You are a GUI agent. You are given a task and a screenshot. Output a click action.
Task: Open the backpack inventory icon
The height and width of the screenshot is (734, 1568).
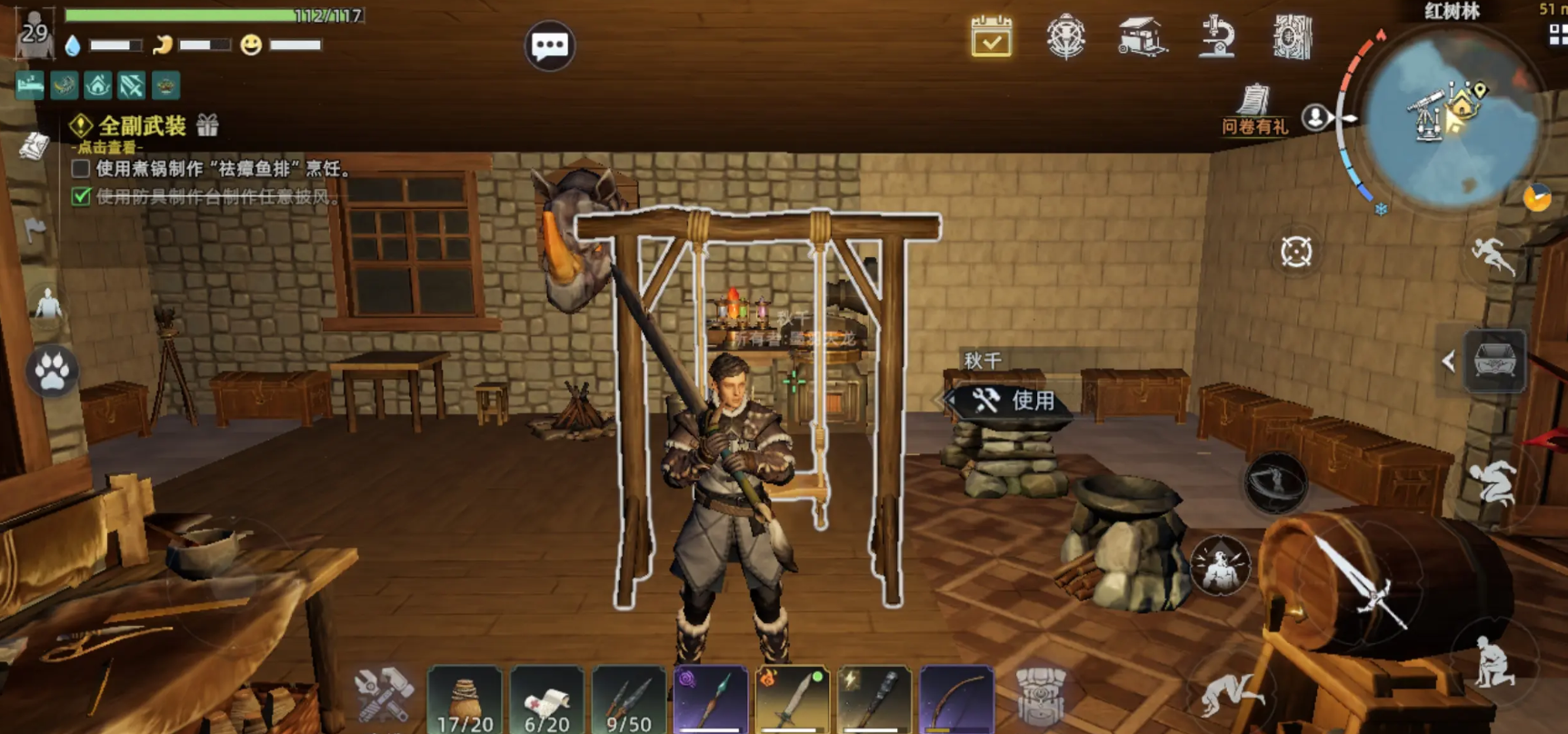(1040, 695)
